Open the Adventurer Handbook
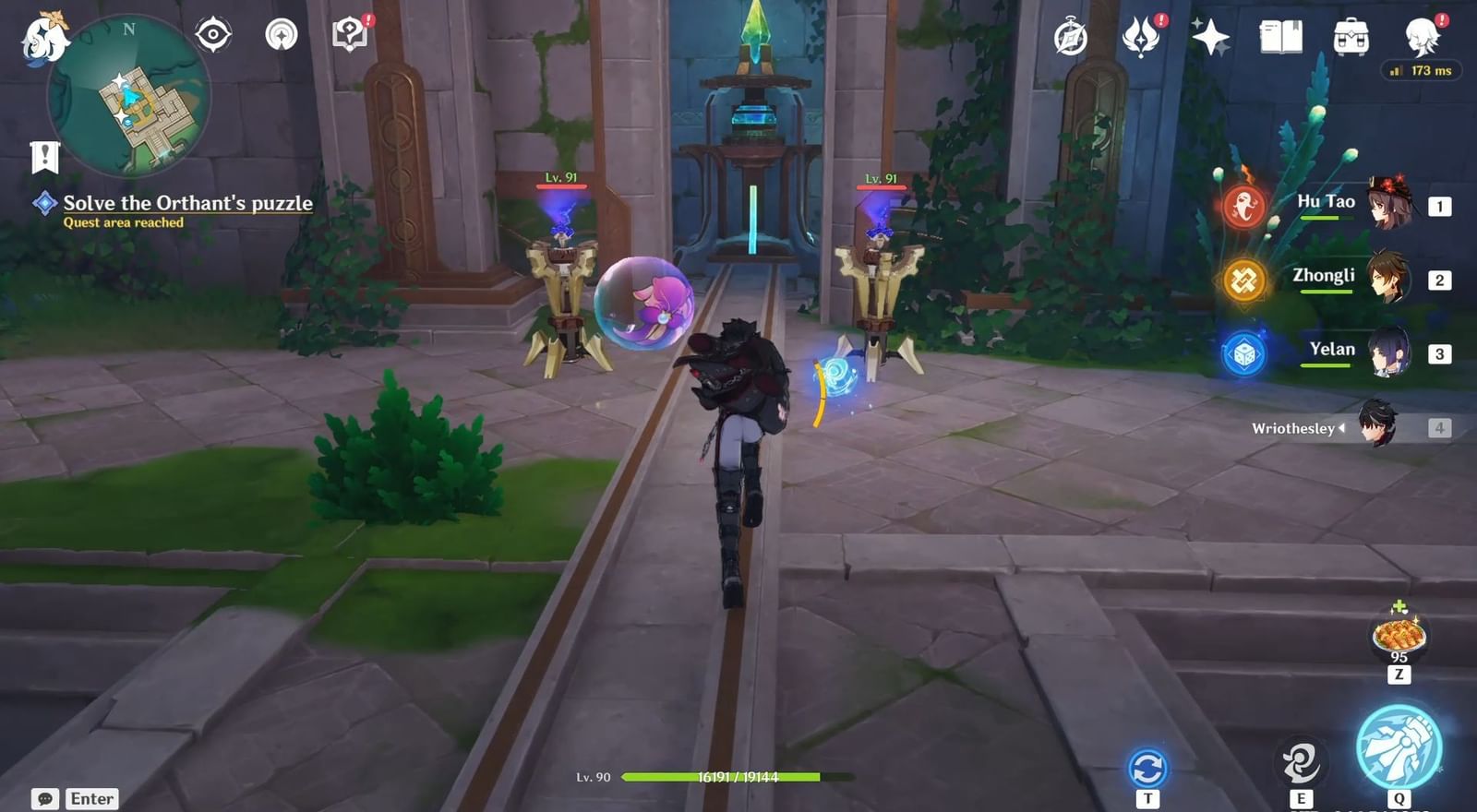 (x=1281, y=33)
